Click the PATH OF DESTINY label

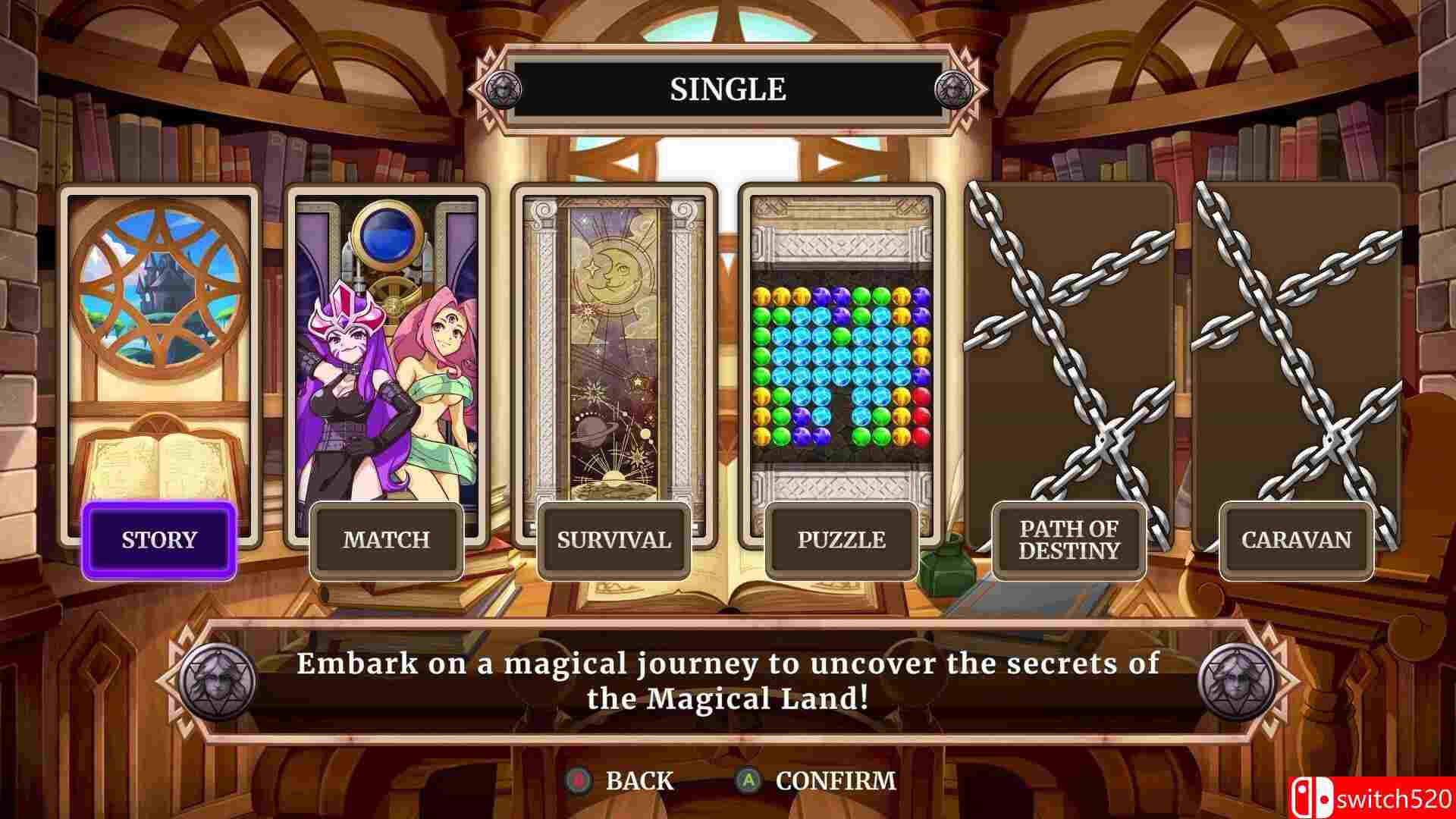1069,540
